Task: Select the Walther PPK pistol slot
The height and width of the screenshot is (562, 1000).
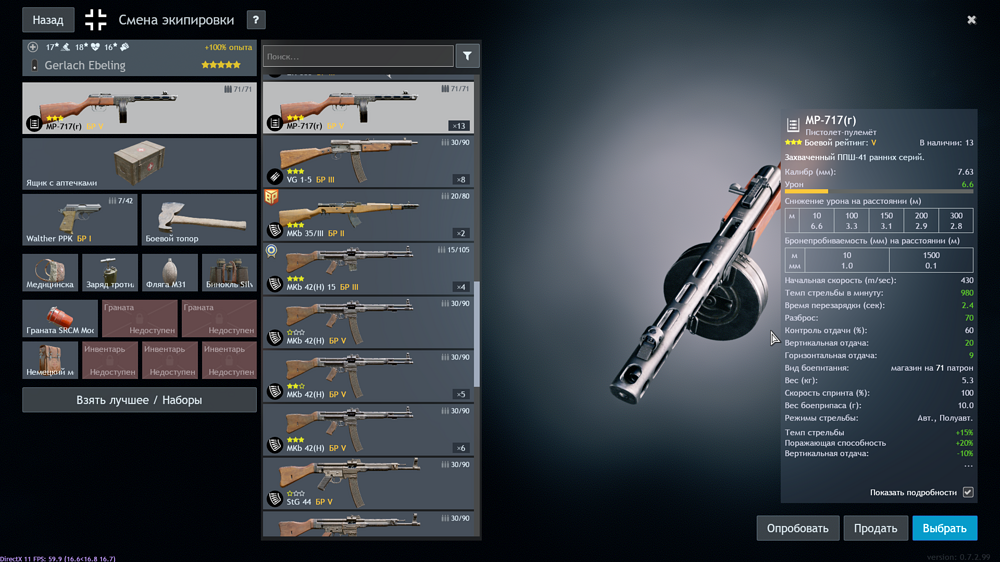Action: point(80,220)
